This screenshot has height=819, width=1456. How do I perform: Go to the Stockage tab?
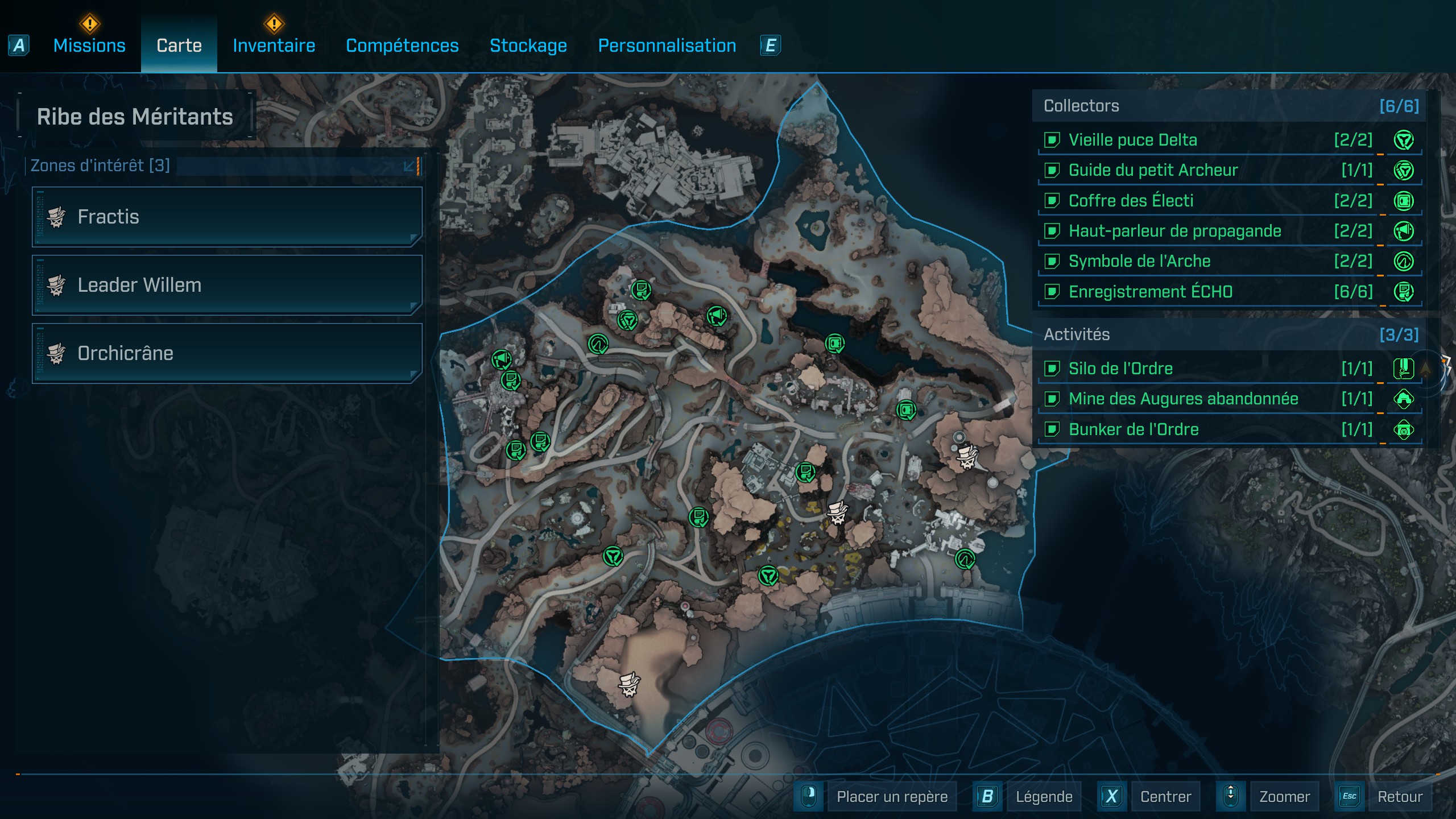528,45
